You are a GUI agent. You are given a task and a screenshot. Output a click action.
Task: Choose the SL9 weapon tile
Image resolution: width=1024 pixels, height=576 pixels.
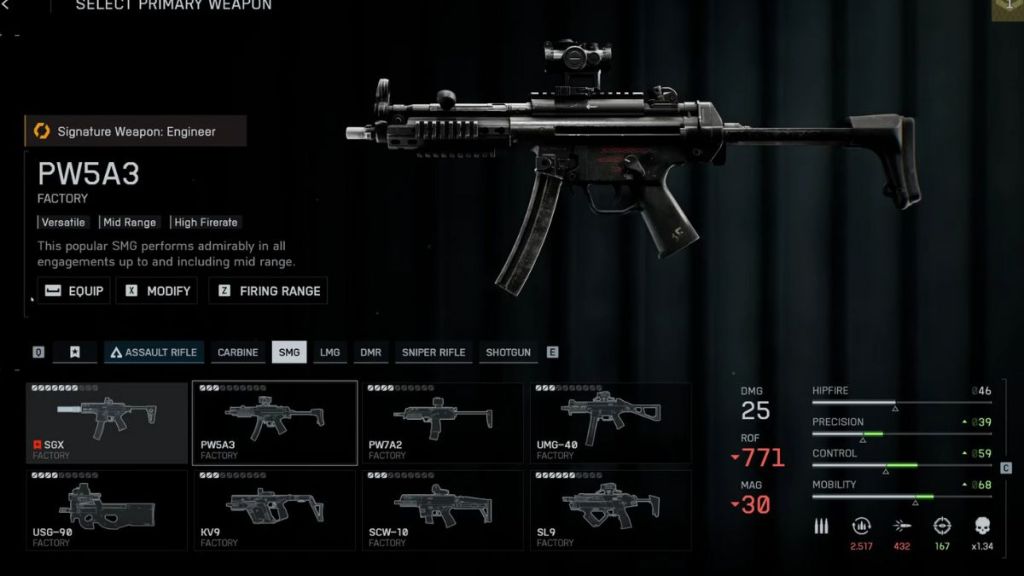click(610, 509)
